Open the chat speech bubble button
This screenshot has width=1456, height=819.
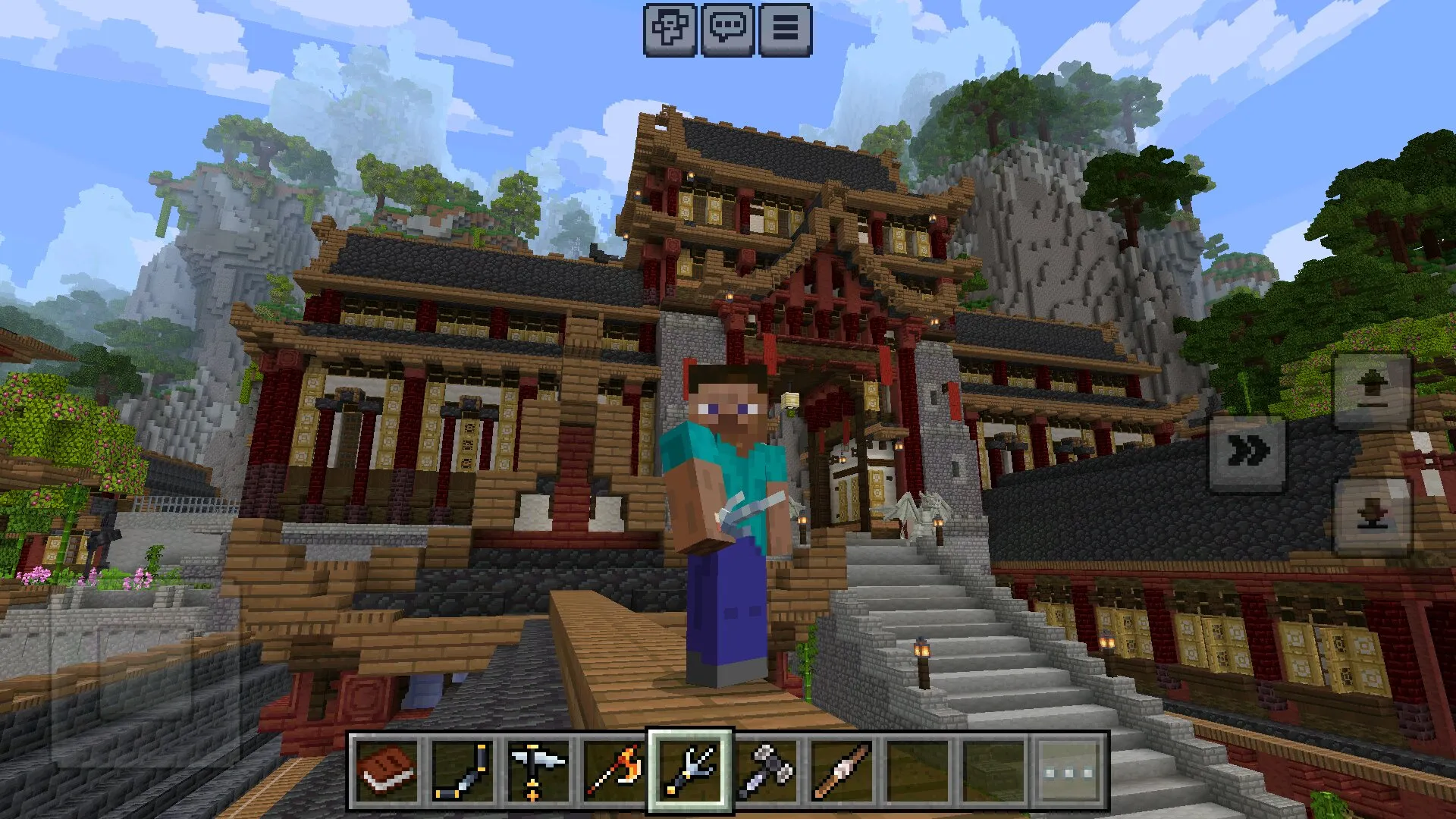click(x=727, y=30)
